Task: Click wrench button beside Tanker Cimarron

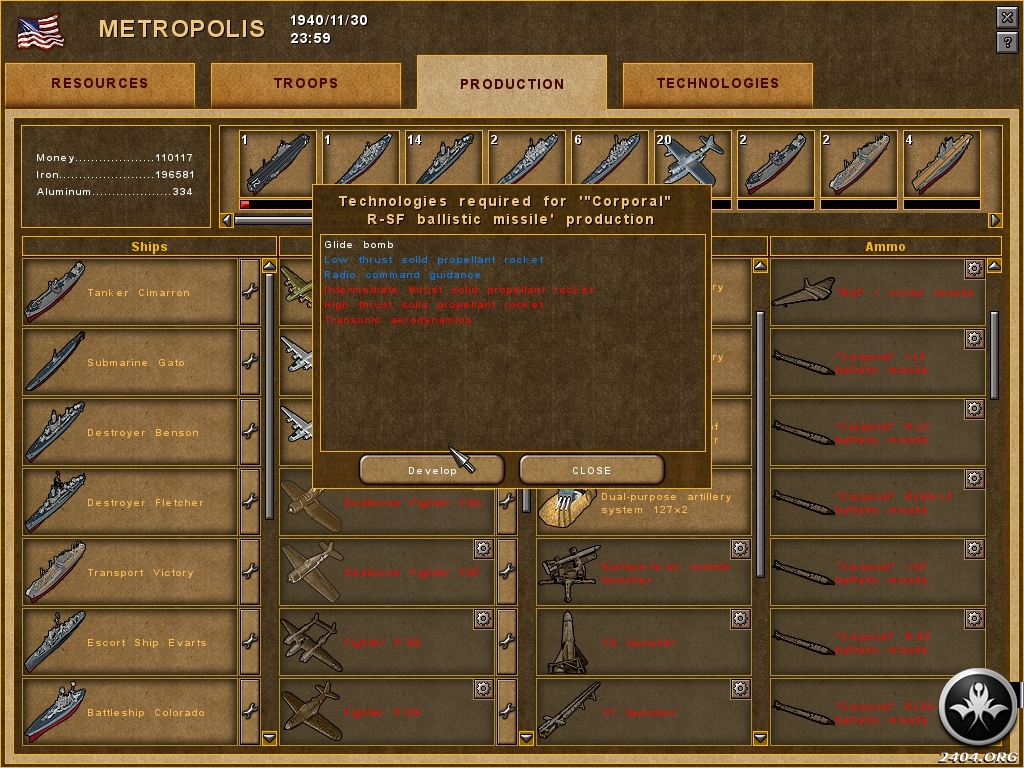Action: [x=249, y=293]
